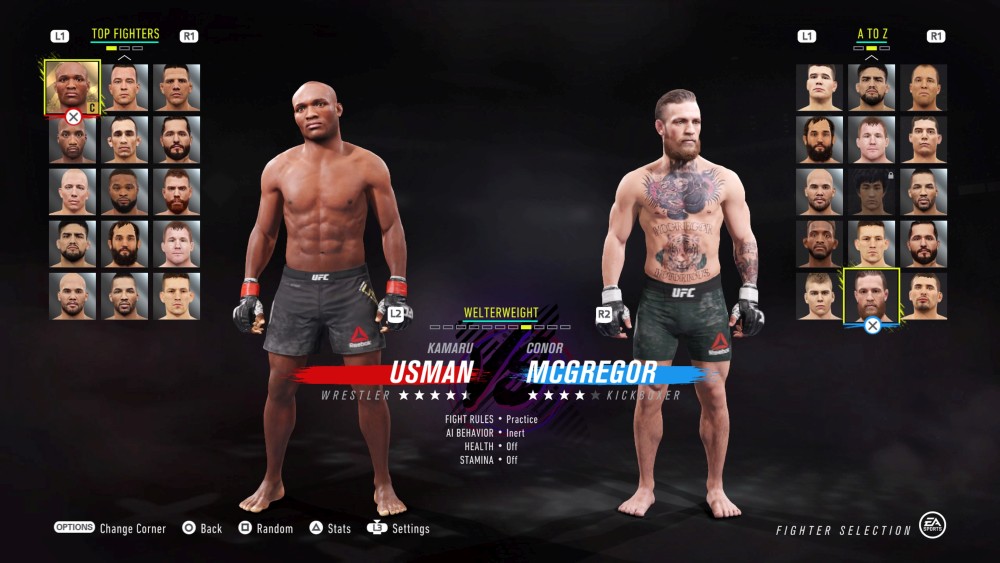The width and height of the screenshot is (1000, 563).
Task: Pick the blond fighter left of McGregor's portrait
Action: (x=819, y=295)
